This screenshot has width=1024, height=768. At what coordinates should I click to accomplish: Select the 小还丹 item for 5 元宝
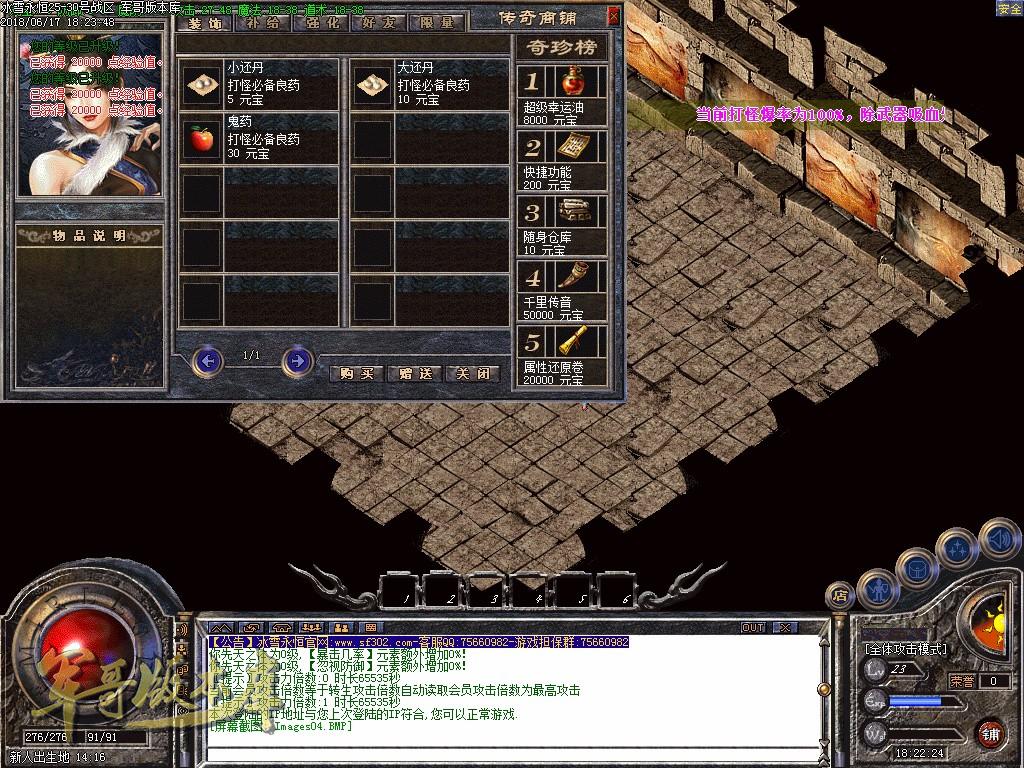coord(204,85)
